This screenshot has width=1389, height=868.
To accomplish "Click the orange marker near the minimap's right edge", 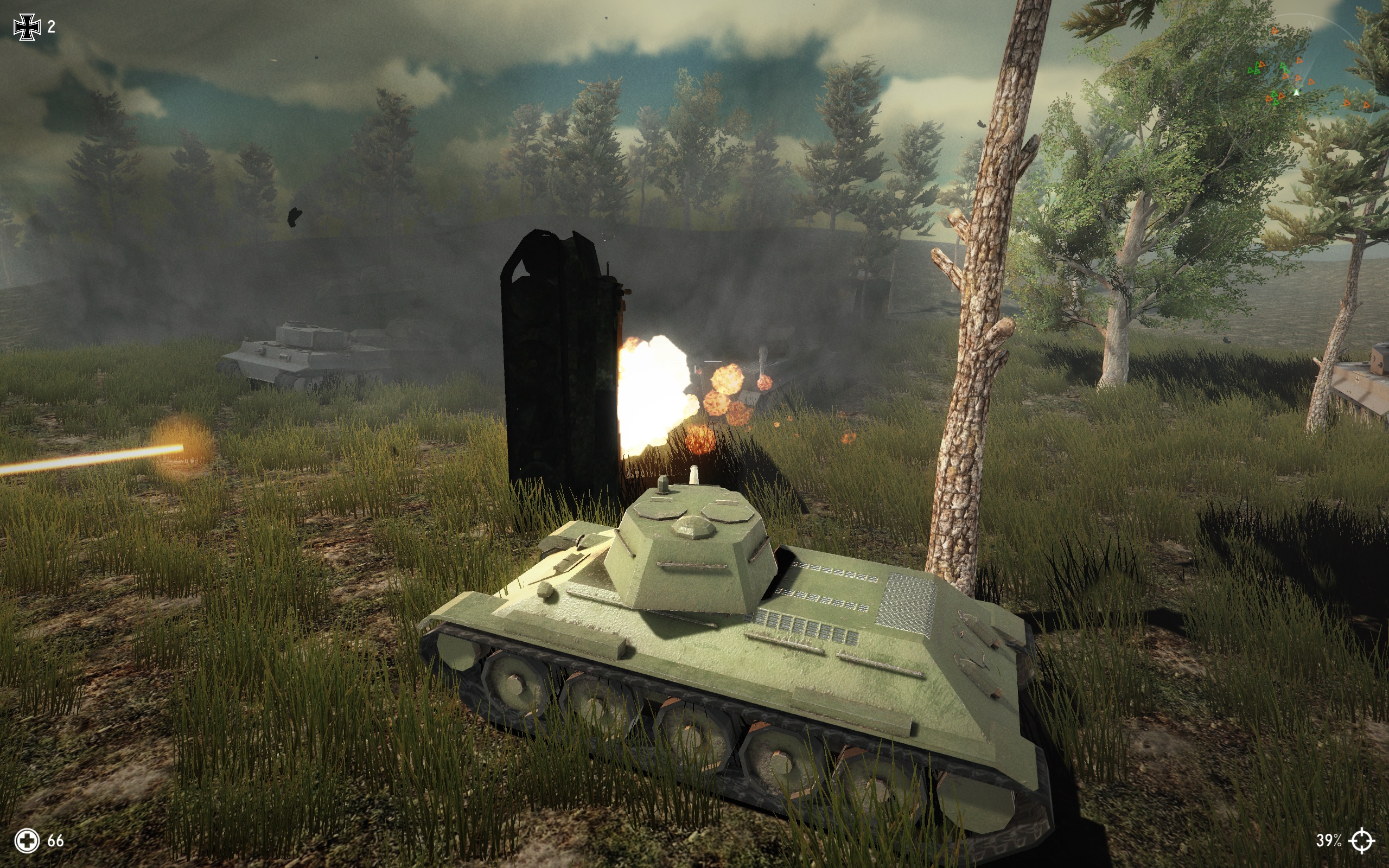I will (1366, 106).
